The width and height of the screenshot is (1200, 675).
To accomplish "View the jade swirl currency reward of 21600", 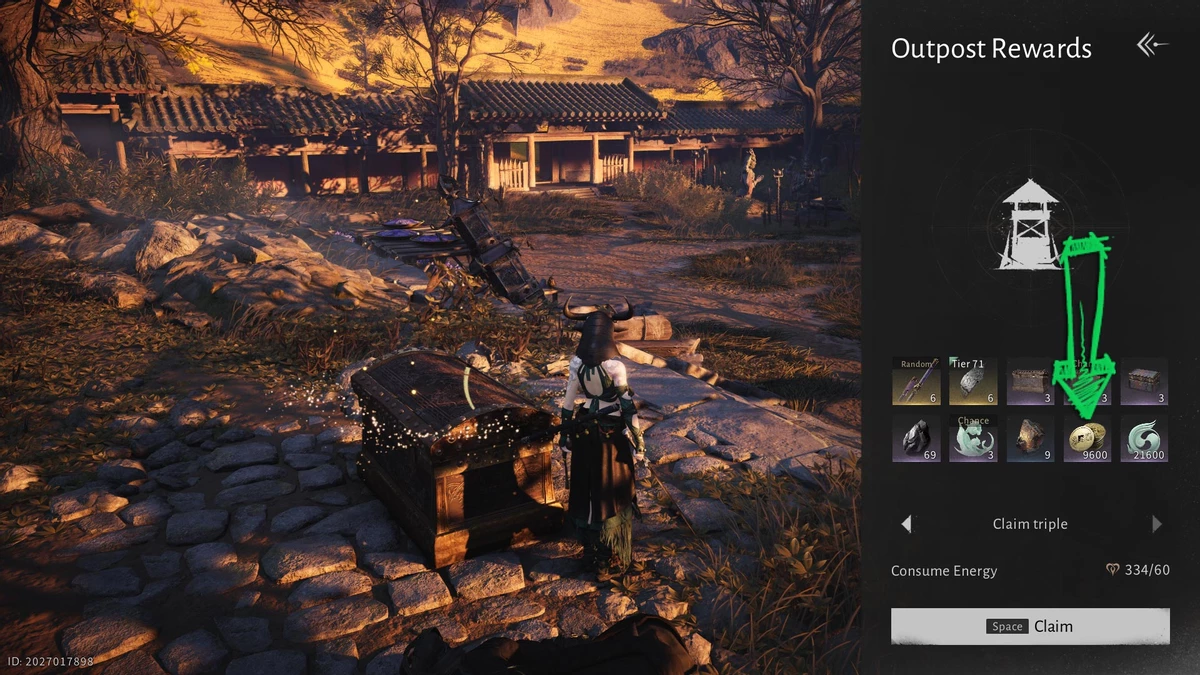I will click(1144, 438).
